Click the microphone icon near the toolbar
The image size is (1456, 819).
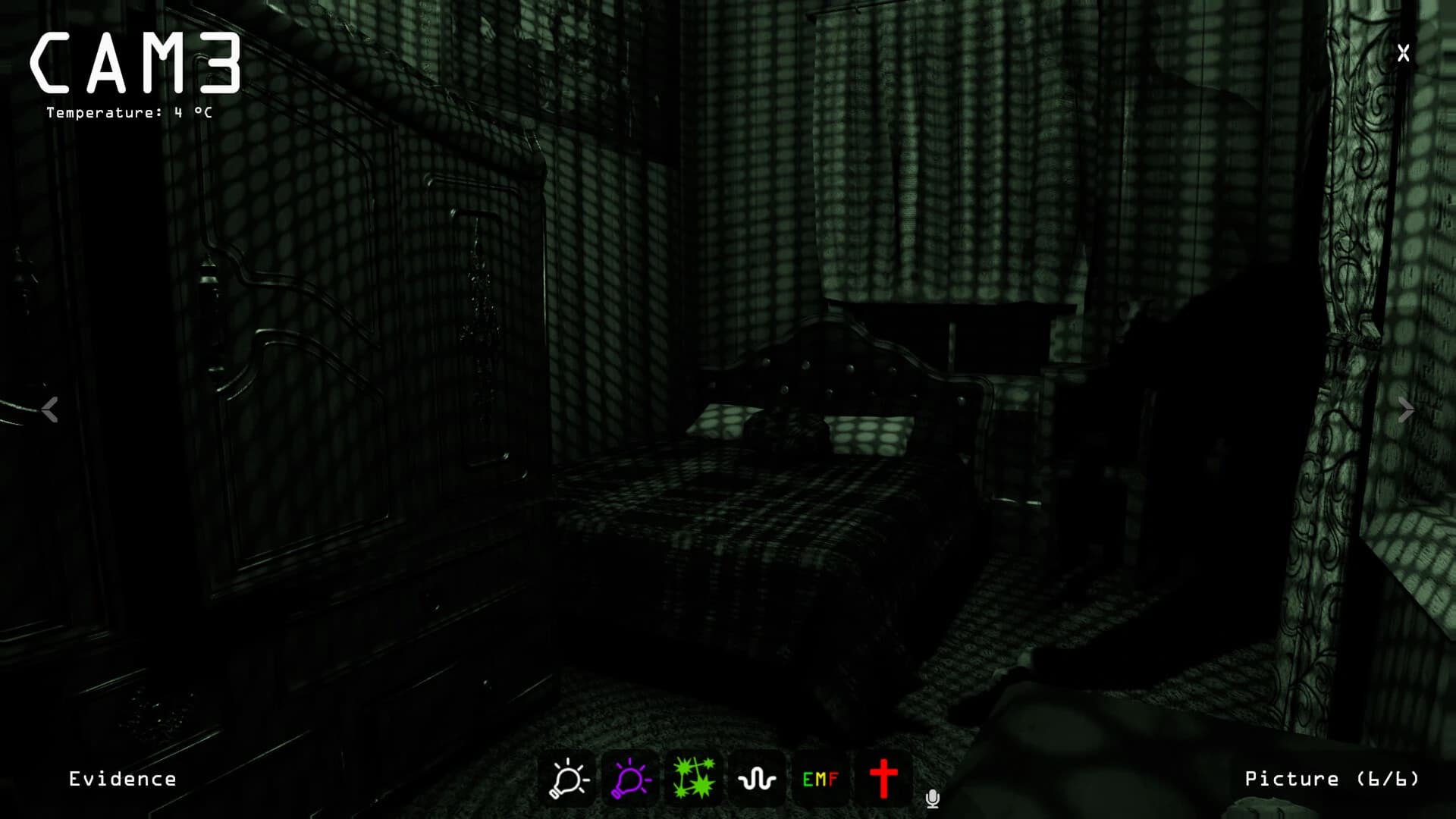pyautogui.click(x=932, y=799)
